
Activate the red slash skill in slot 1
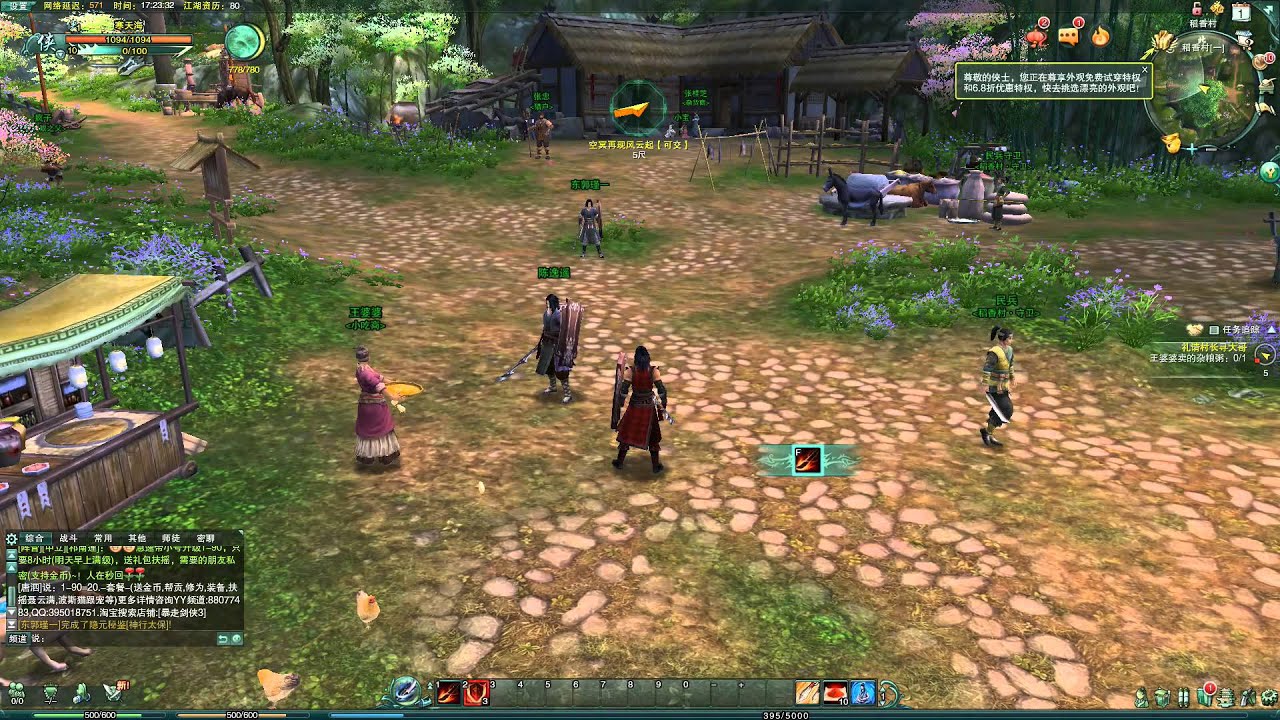[448, 692]
